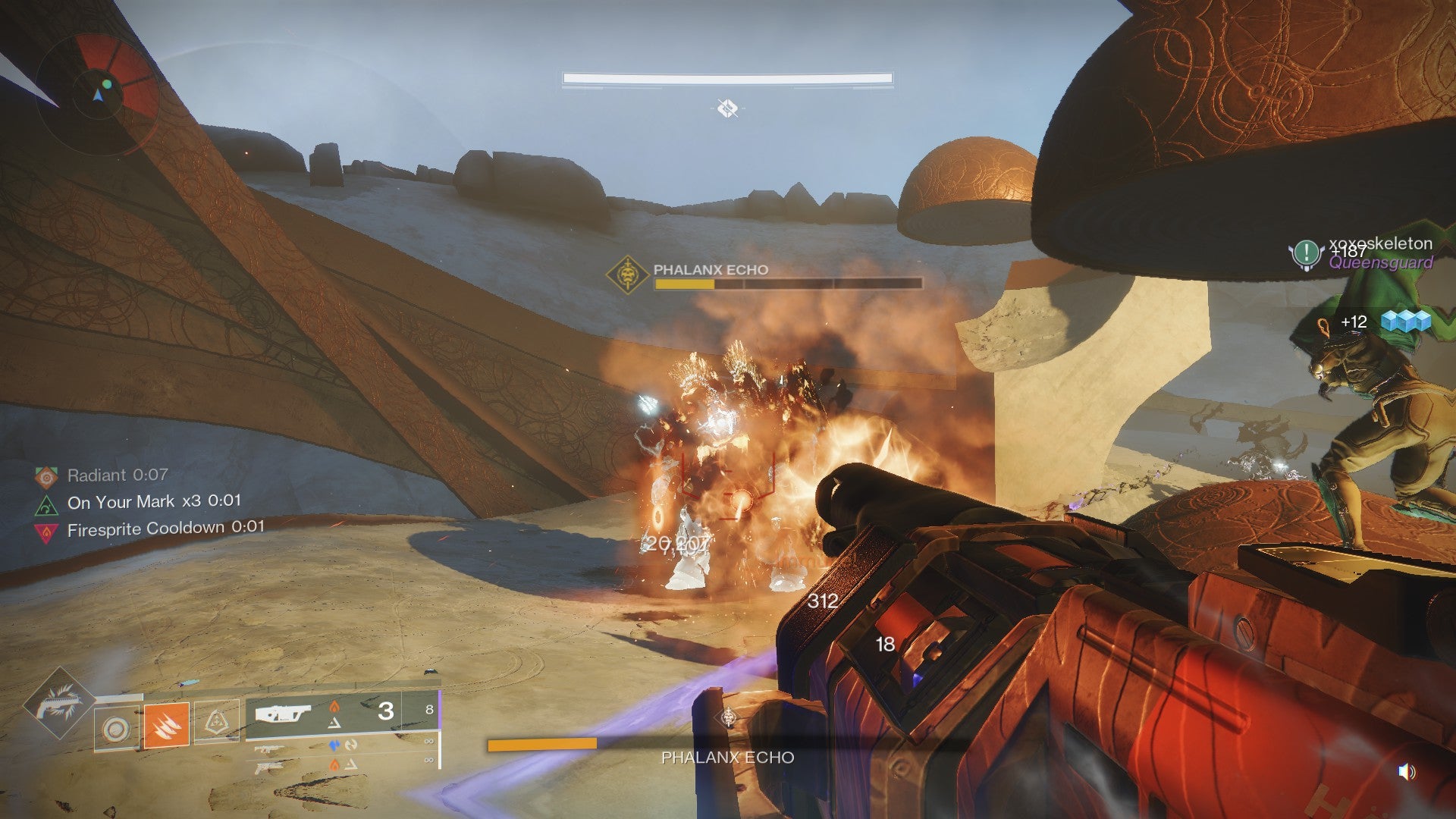Click the Firesprite Cooldown status icon
The height and width of the screenshot is (819, 1456).
[x=46, y=531]
